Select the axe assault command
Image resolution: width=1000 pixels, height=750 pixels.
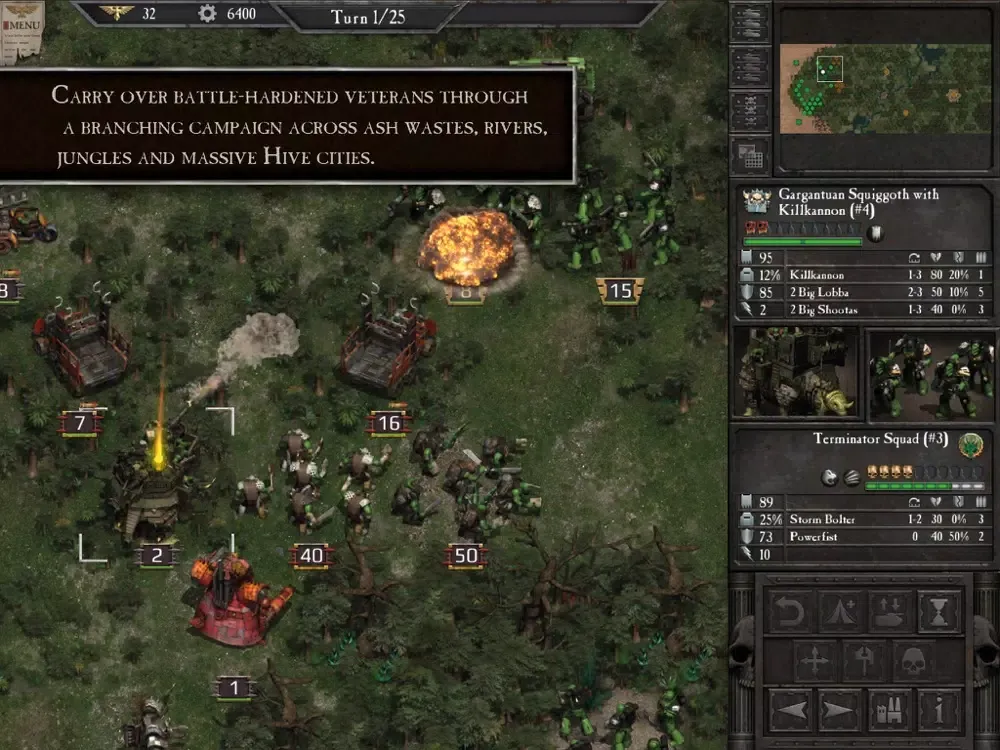click(x=865, y=661)
